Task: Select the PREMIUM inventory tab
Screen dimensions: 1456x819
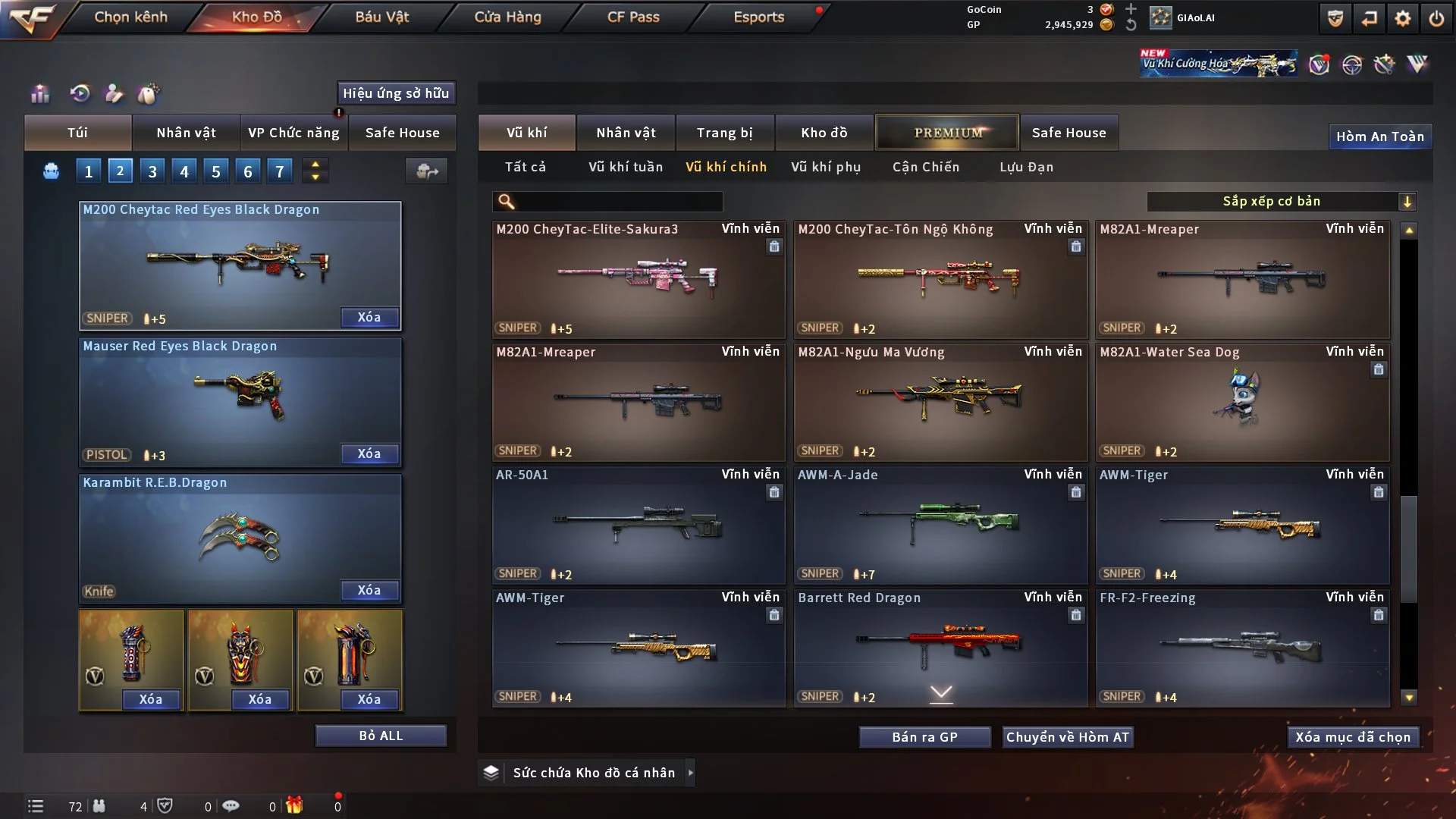Action: pyautogui.click(x=947, y=133)
